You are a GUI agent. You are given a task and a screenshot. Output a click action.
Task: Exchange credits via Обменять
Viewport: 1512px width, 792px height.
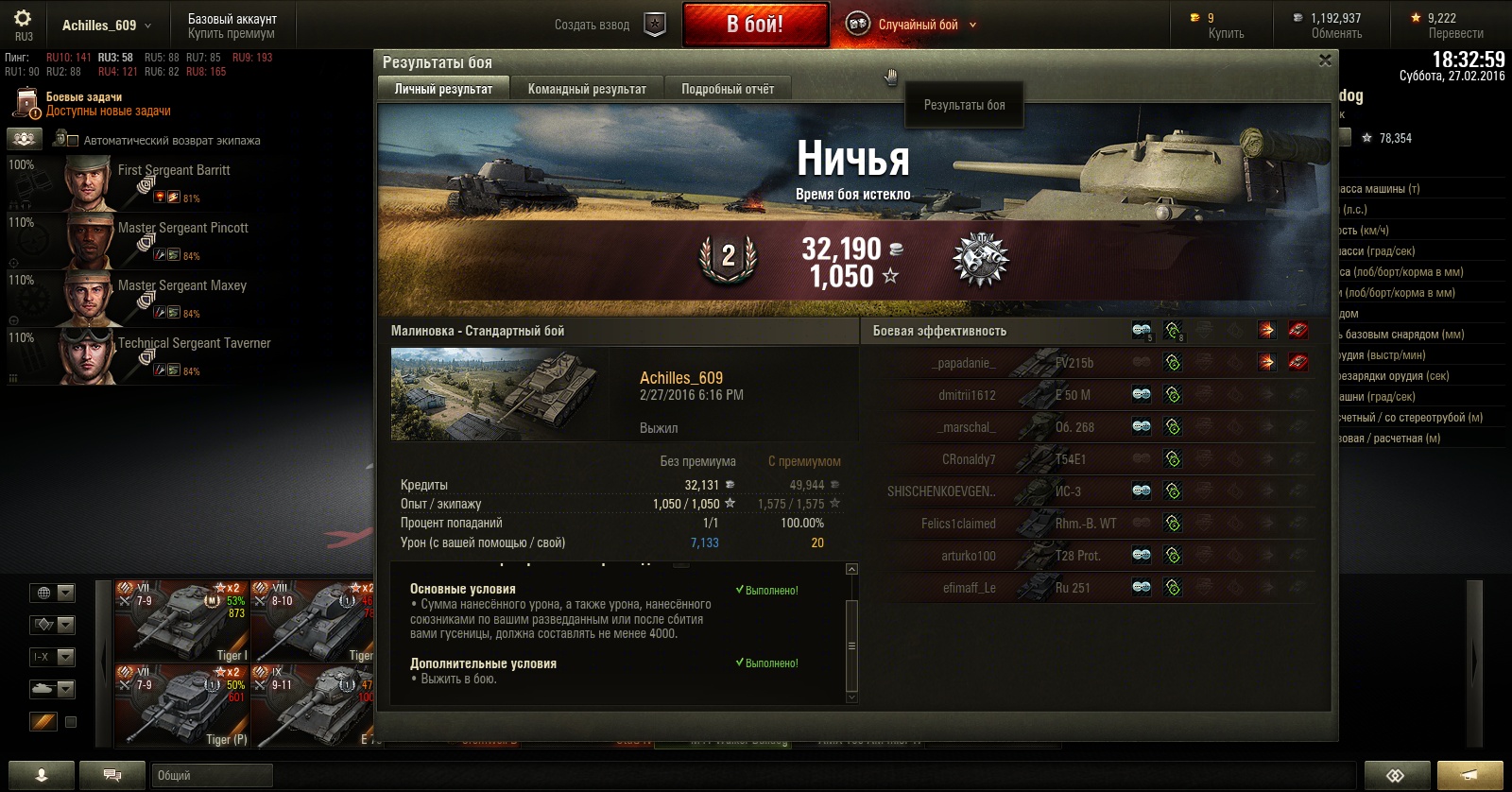coord(1336,33)
